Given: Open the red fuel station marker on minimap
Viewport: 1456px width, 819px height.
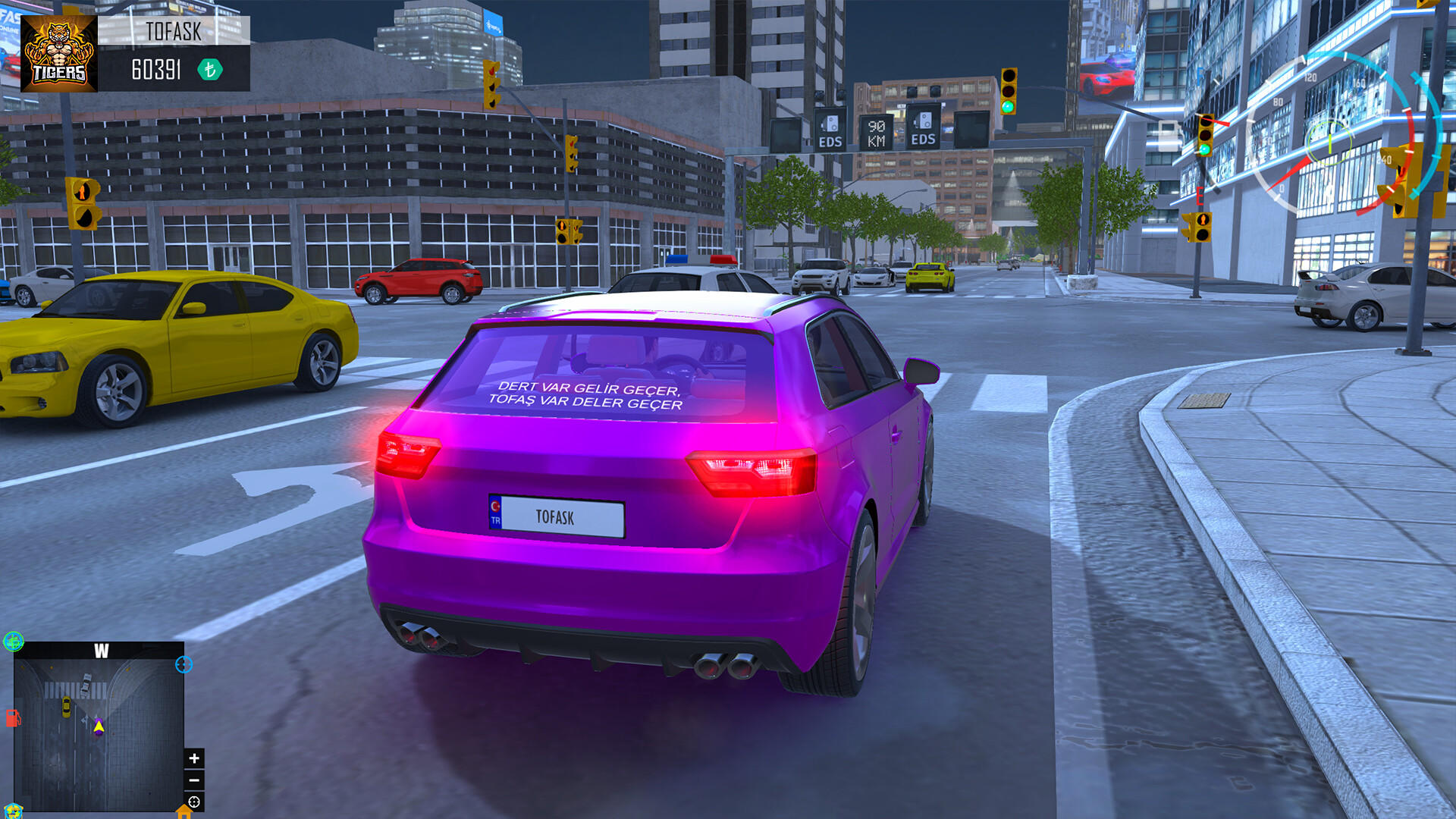Looking at the screenshot, I should click(x=13, y=719).
